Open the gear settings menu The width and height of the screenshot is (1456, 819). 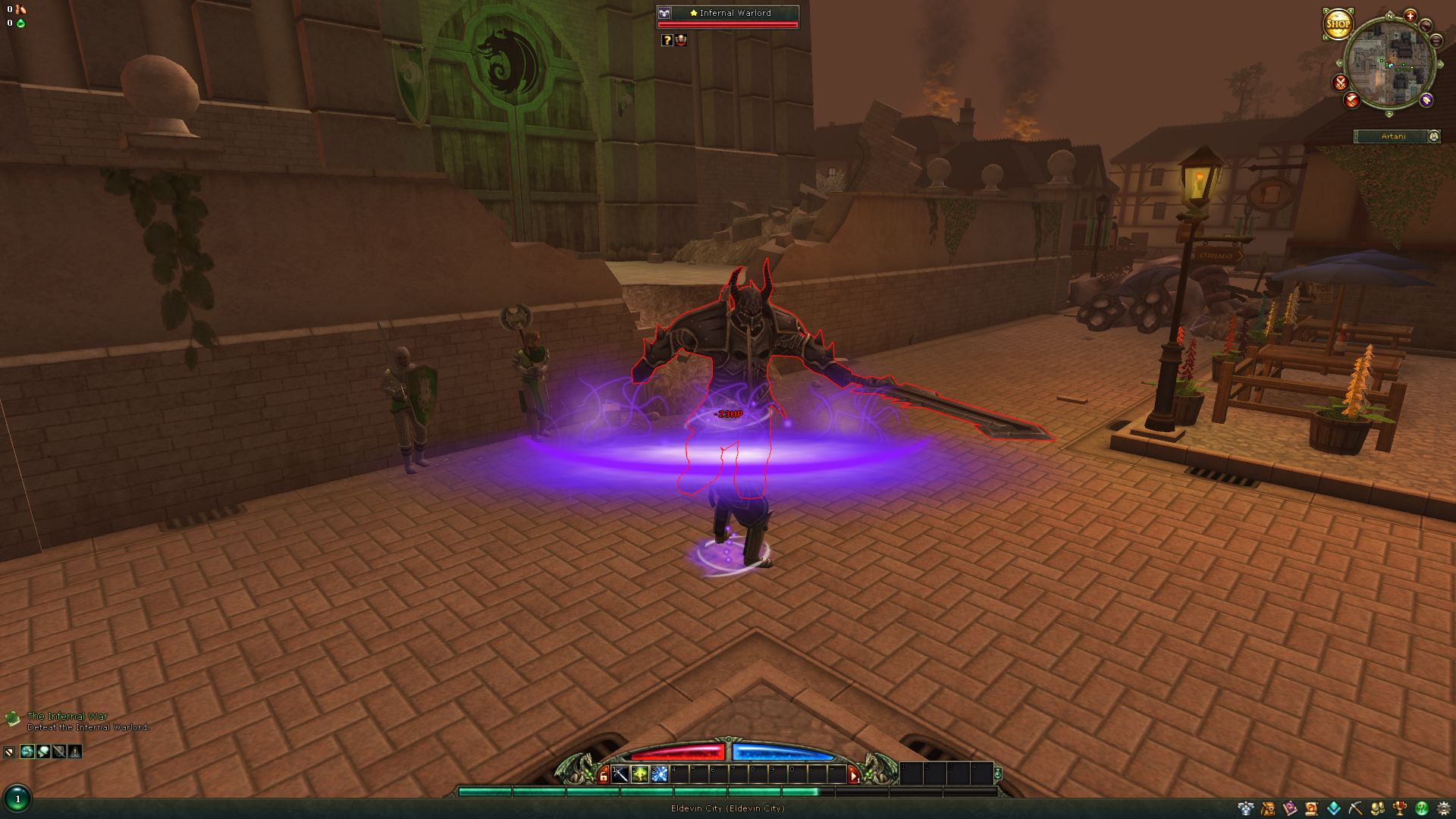(1444, 808)
